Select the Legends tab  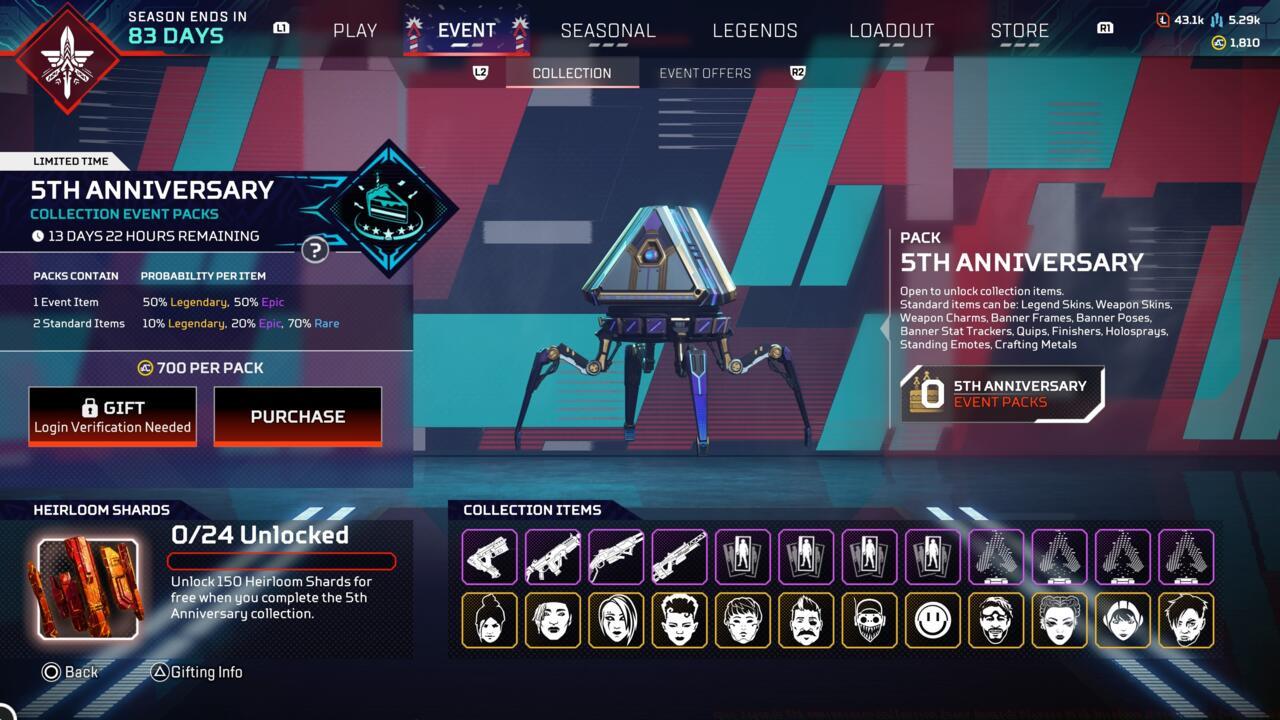tap(755, 30)
